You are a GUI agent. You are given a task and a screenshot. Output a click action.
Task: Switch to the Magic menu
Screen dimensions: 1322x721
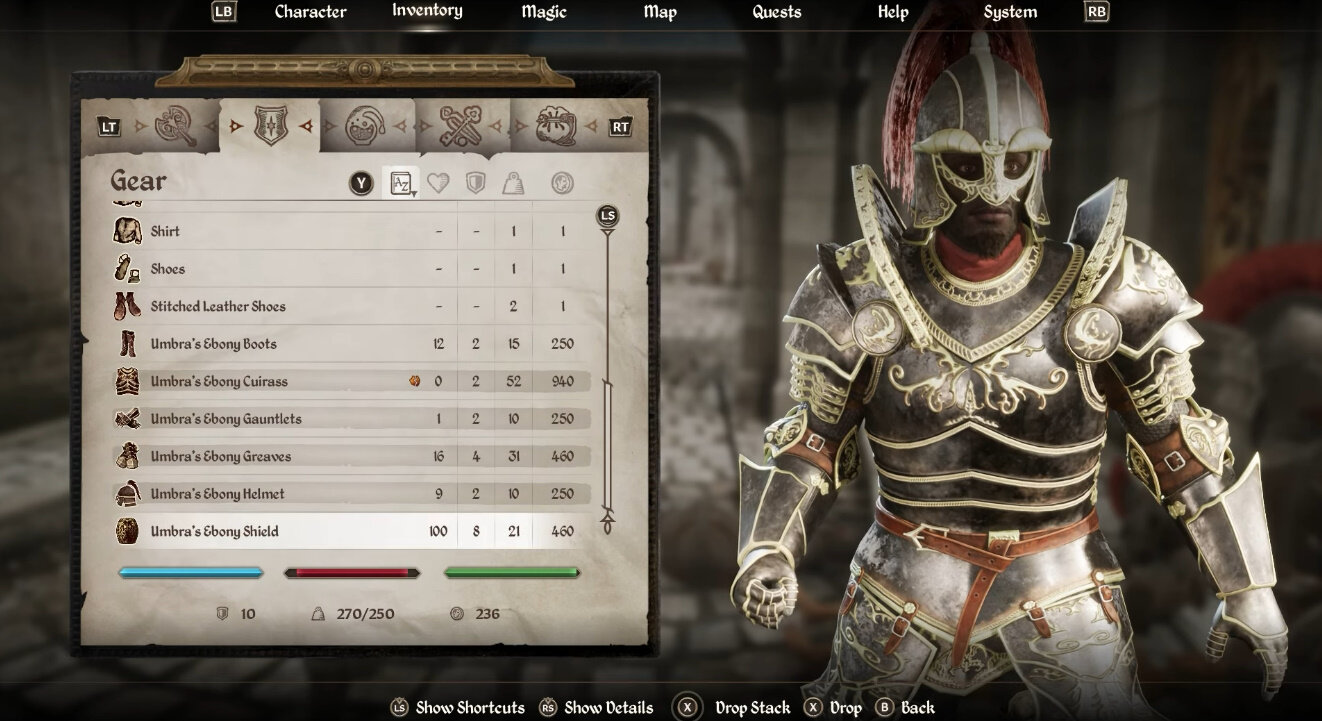[x=543, y=12]
